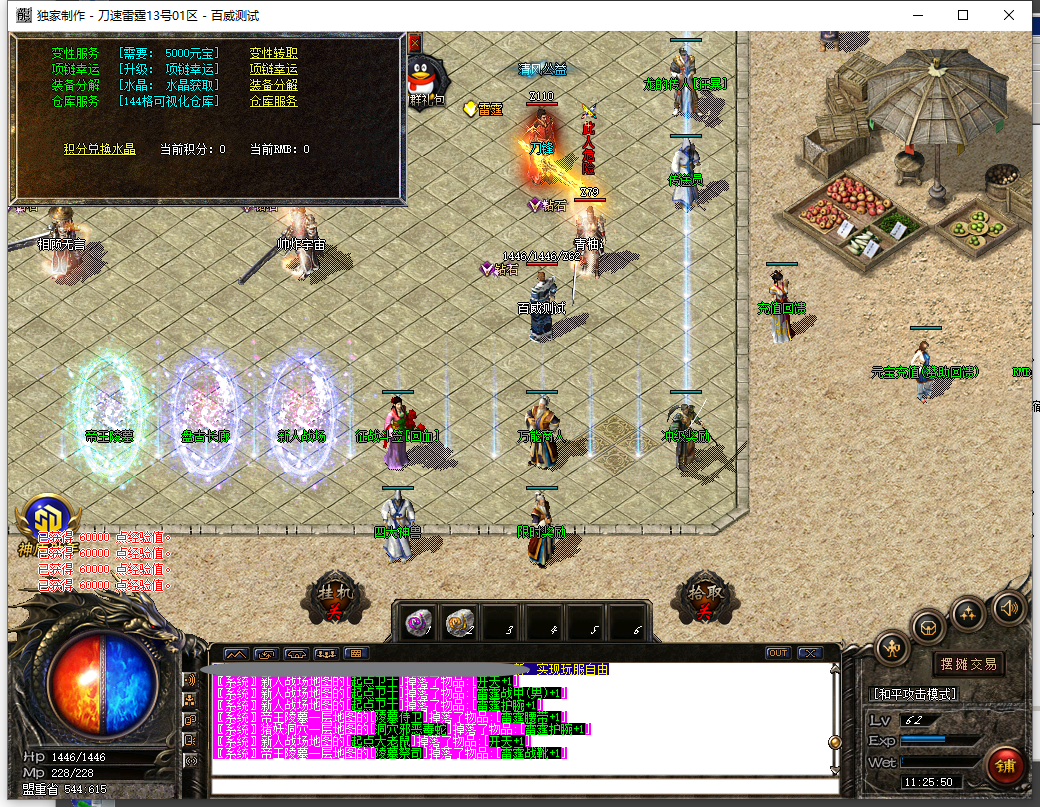Viewport: 1040px width, 807px height.
Task: Use the item in hotbar slot 2
Action: pyautogui.click(x=459, y=623)
